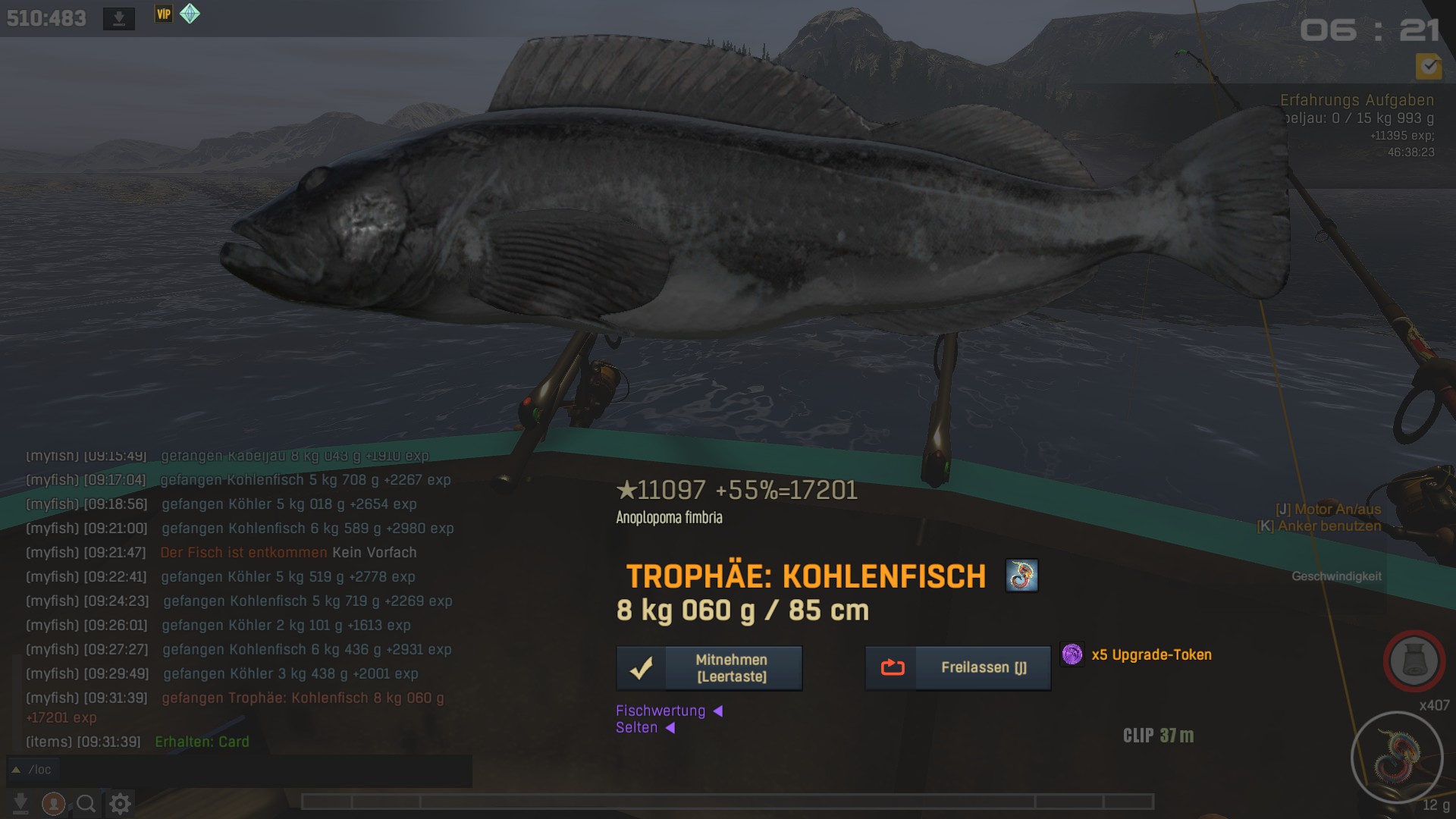Open the purple Upgrade-Token icon
Viewport: 1456px width, 819px height.
coord(1072,654)
